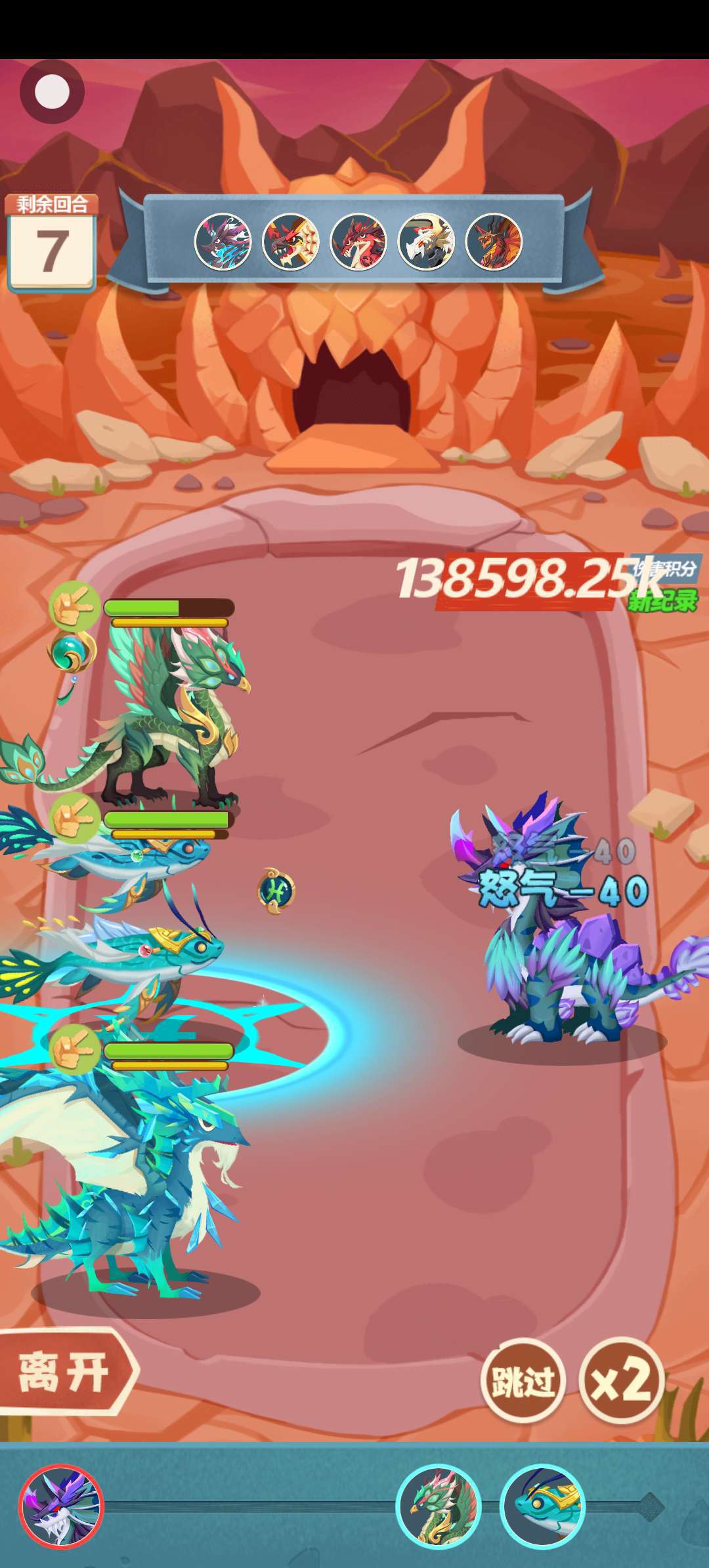709x1568 pixels.
Task: Skip the battle using 跳过
Action: point(523,1381)
